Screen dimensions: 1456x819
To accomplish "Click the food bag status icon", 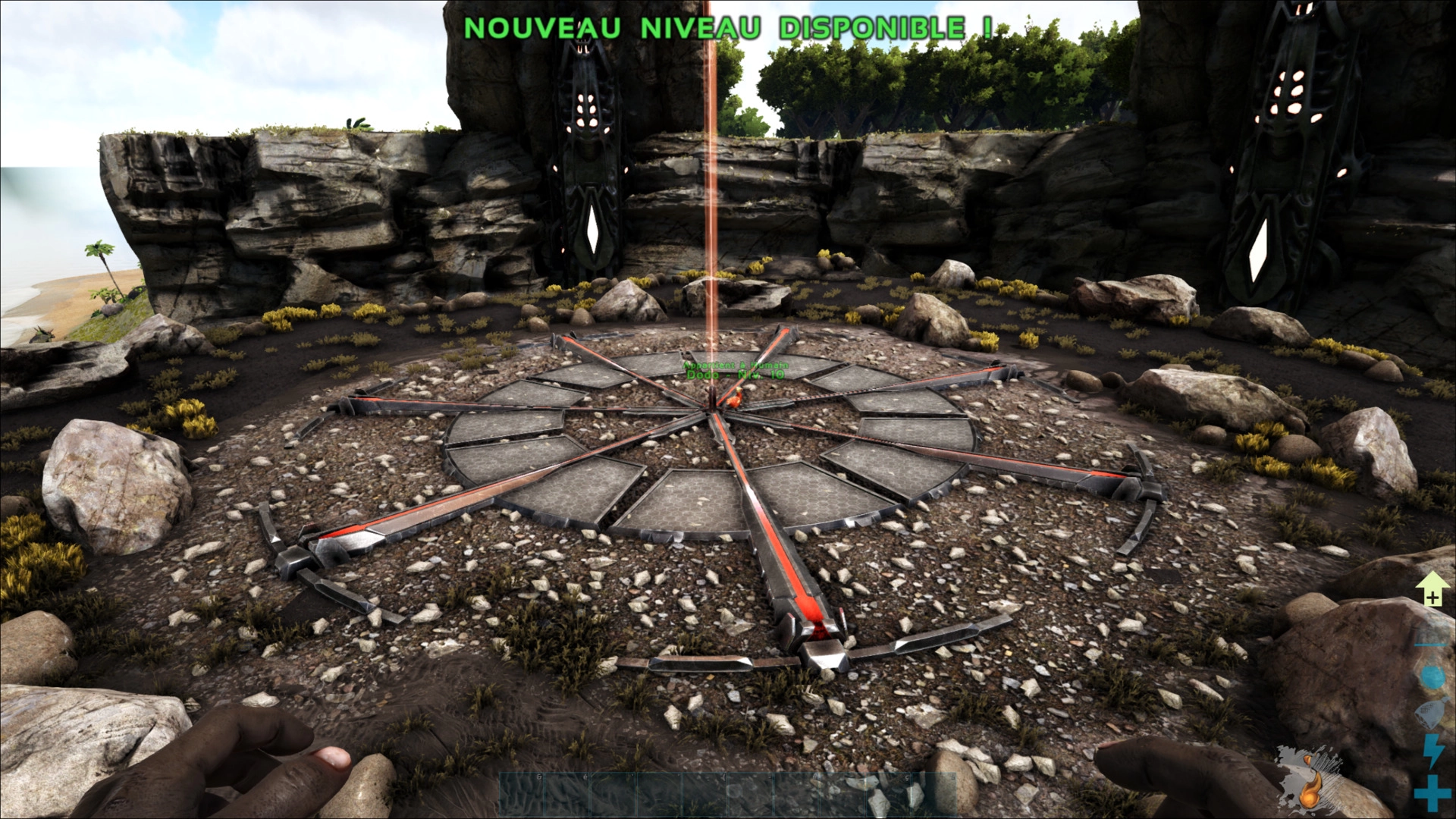I will click(x=1431, y=713).
